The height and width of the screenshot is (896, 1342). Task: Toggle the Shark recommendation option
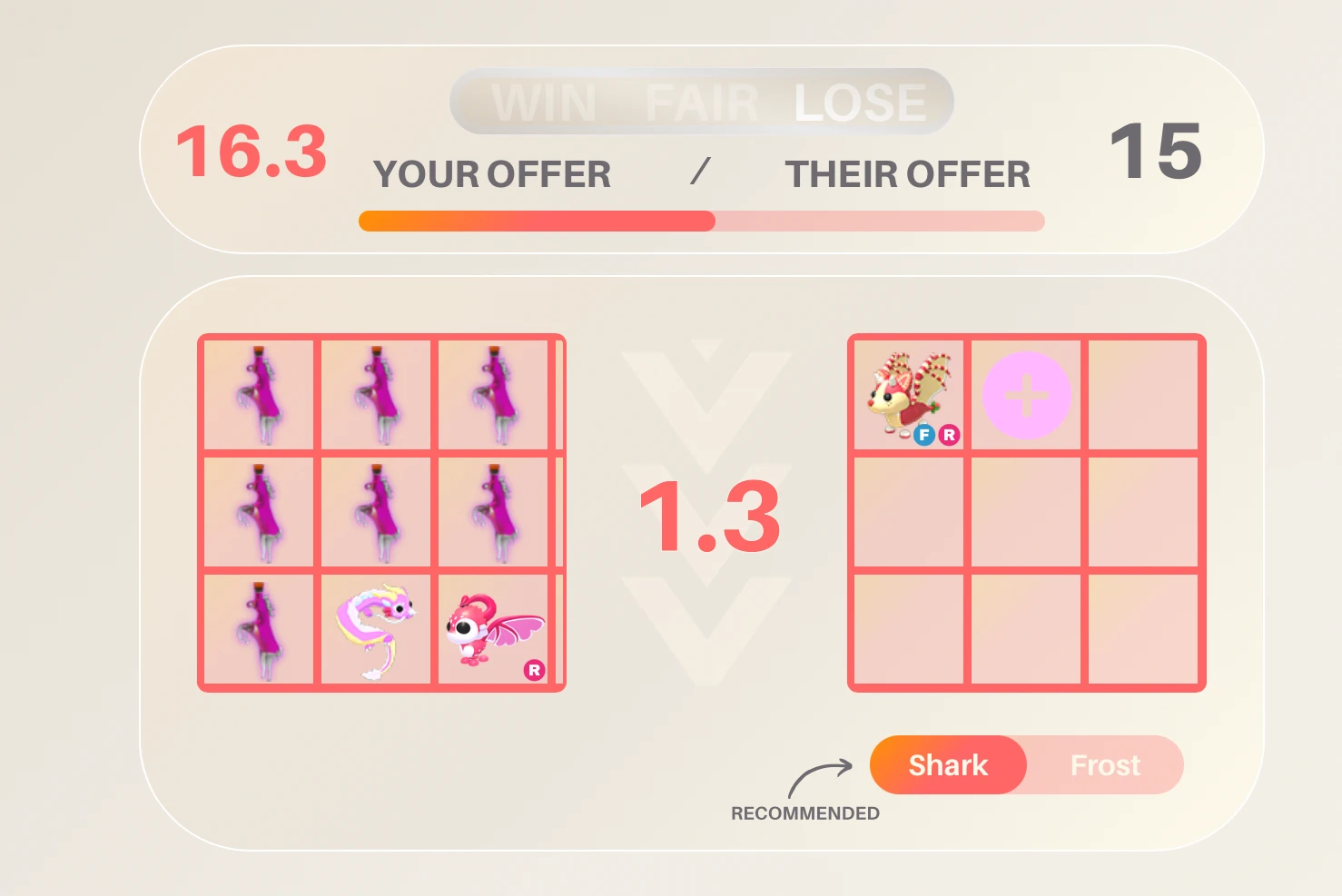pos(948,765)
